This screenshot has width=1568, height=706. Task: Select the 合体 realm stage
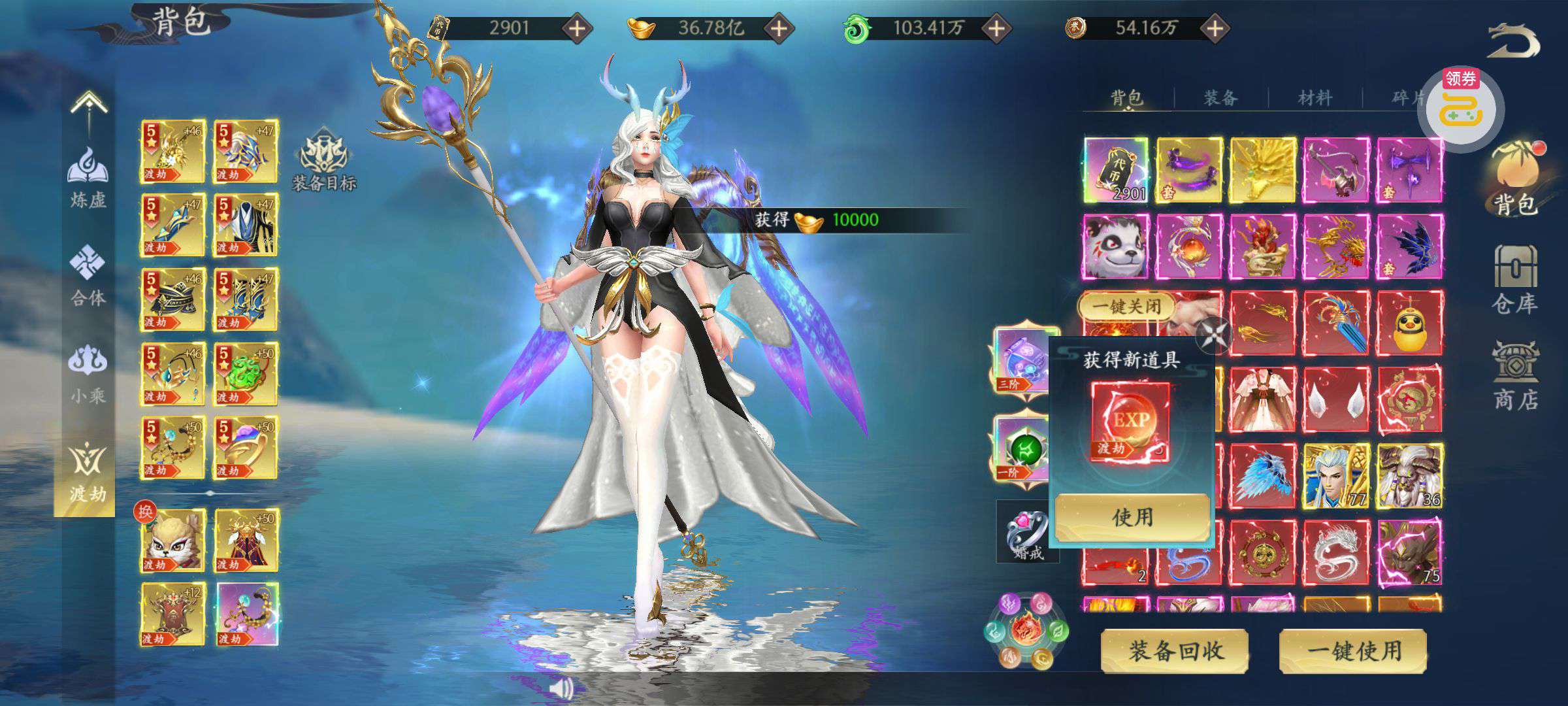point(88,276)
